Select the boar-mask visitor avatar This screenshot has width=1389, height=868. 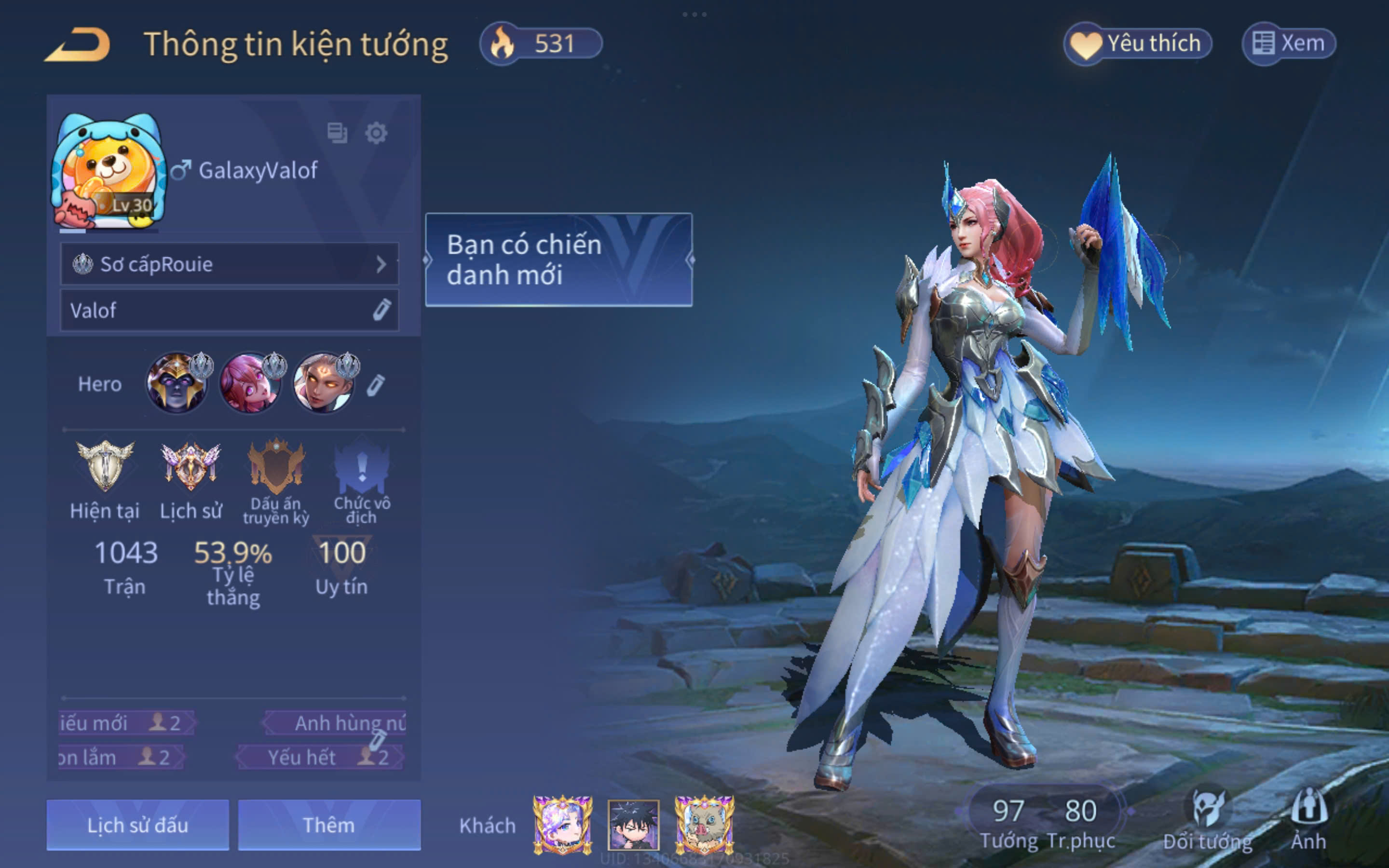point(704,825)
